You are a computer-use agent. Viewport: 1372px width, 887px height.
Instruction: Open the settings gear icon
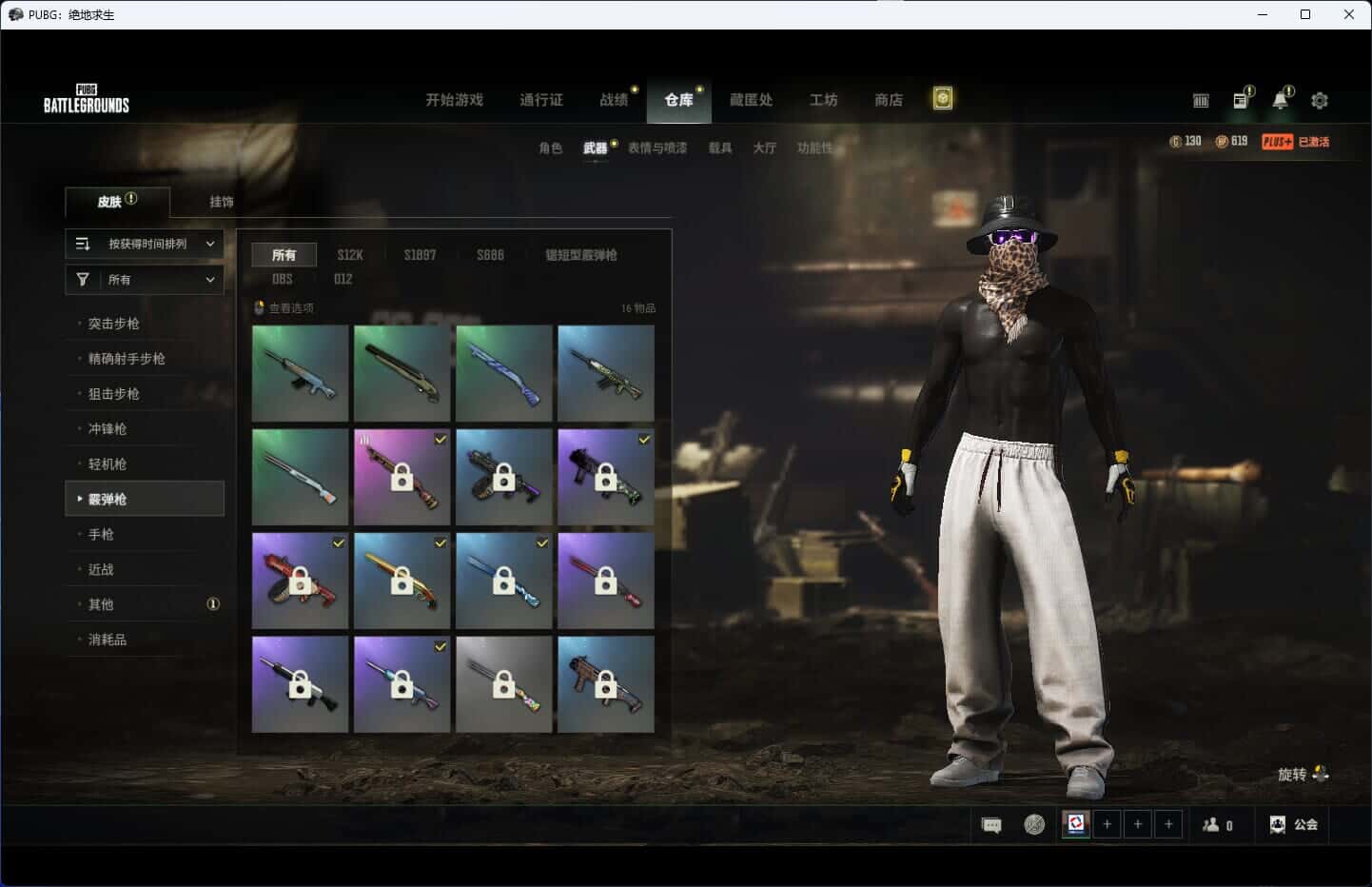[1320, 100]
